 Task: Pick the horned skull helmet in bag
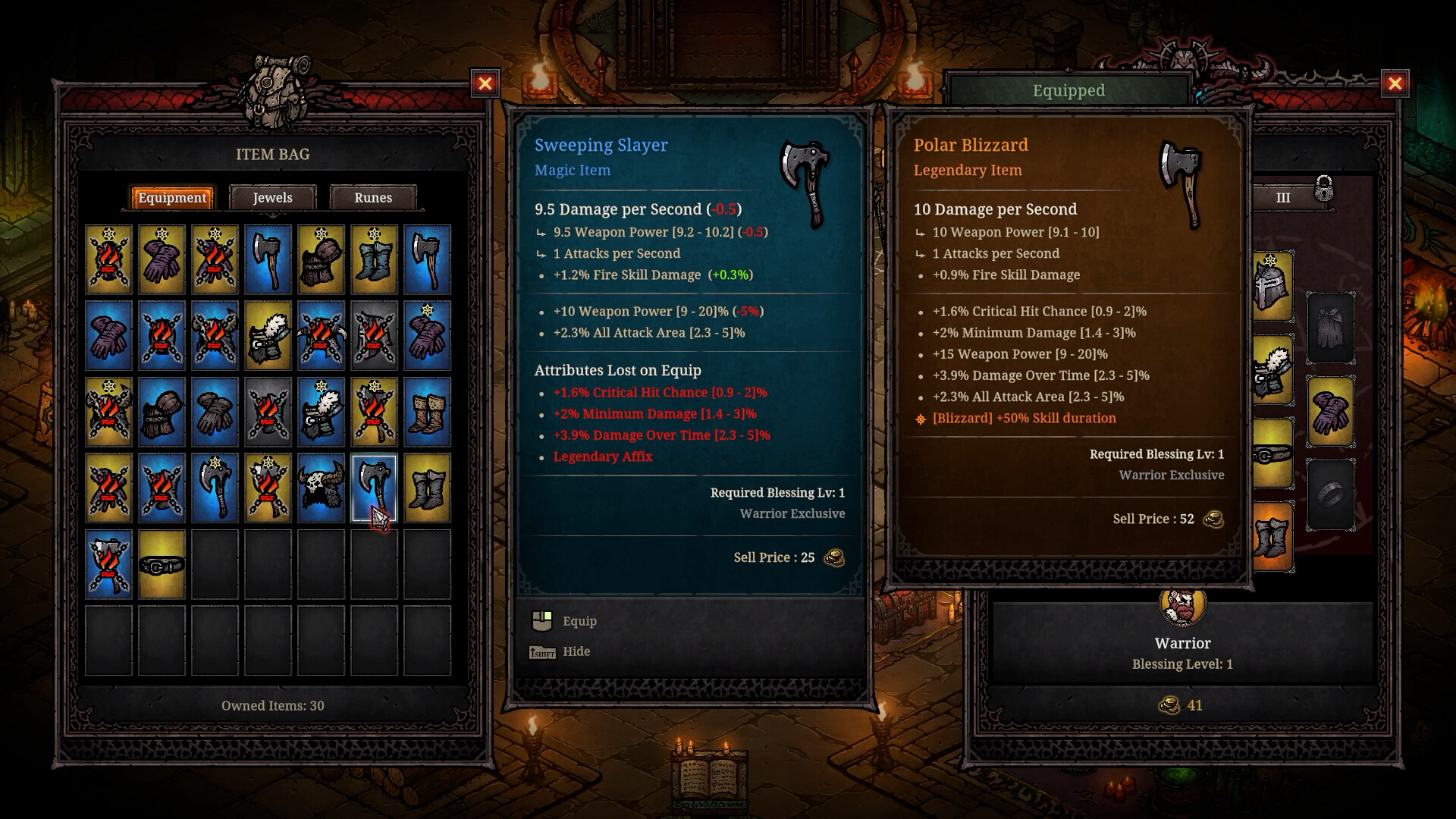tap(321, 488)
